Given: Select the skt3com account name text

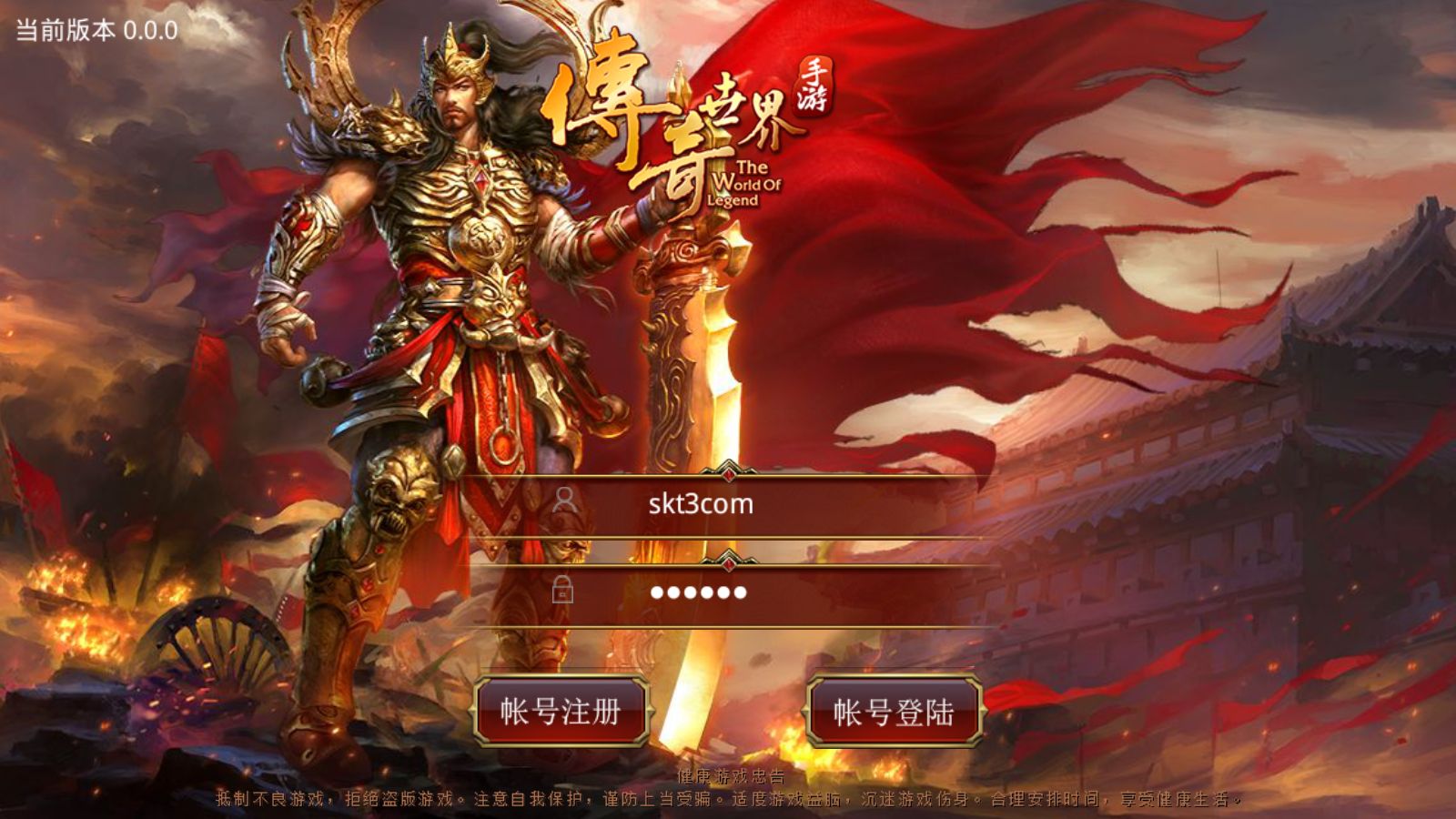Looking at the screenshot, I should click(x=701, y=506).
